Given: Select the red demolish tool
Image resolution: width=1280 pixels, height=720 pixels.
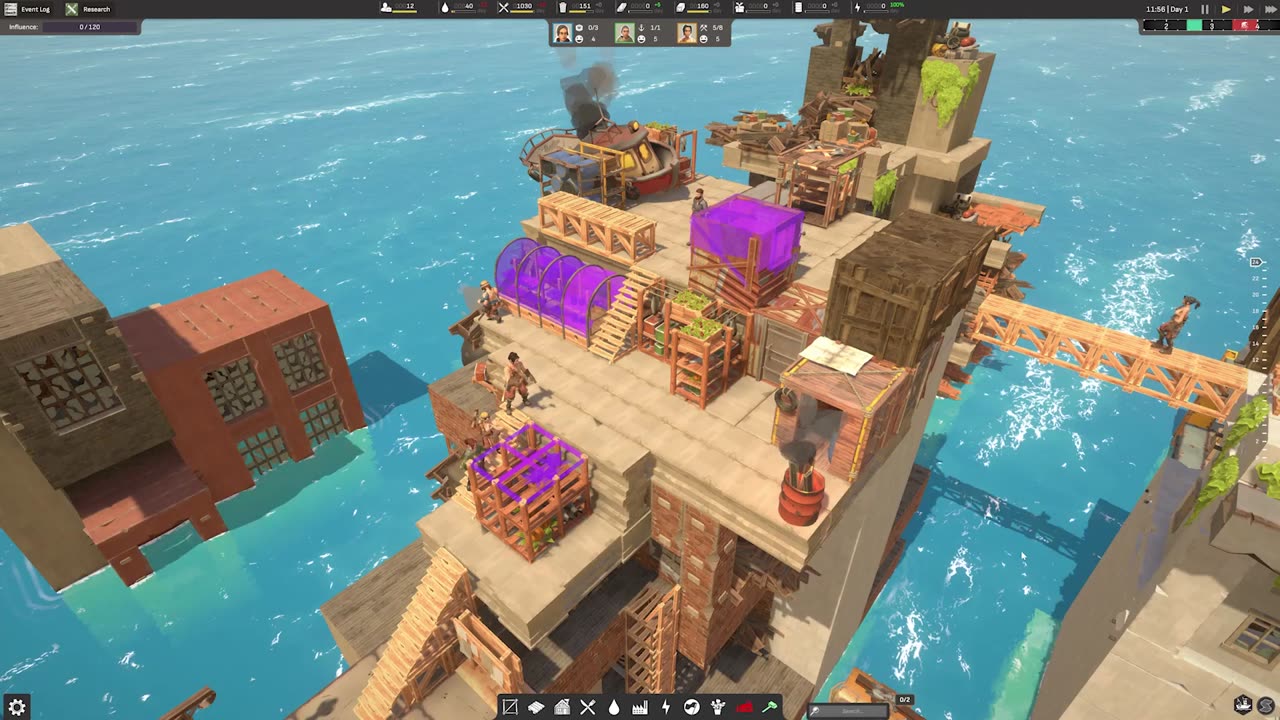Looking at the screenshot, I should click(744, 707).
